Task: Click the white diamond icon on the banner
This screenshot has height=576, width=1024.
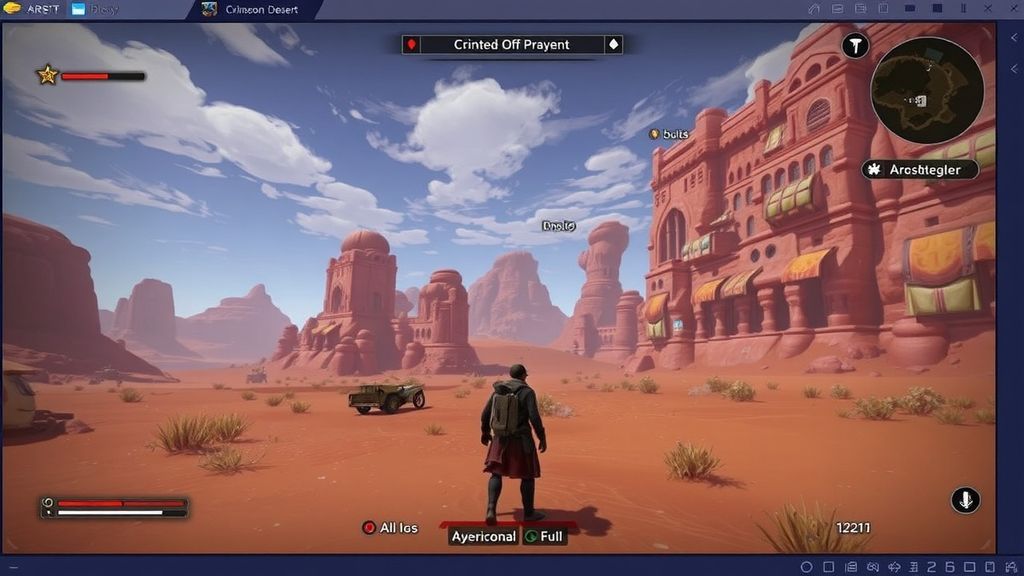Action: tap(613, 45)
